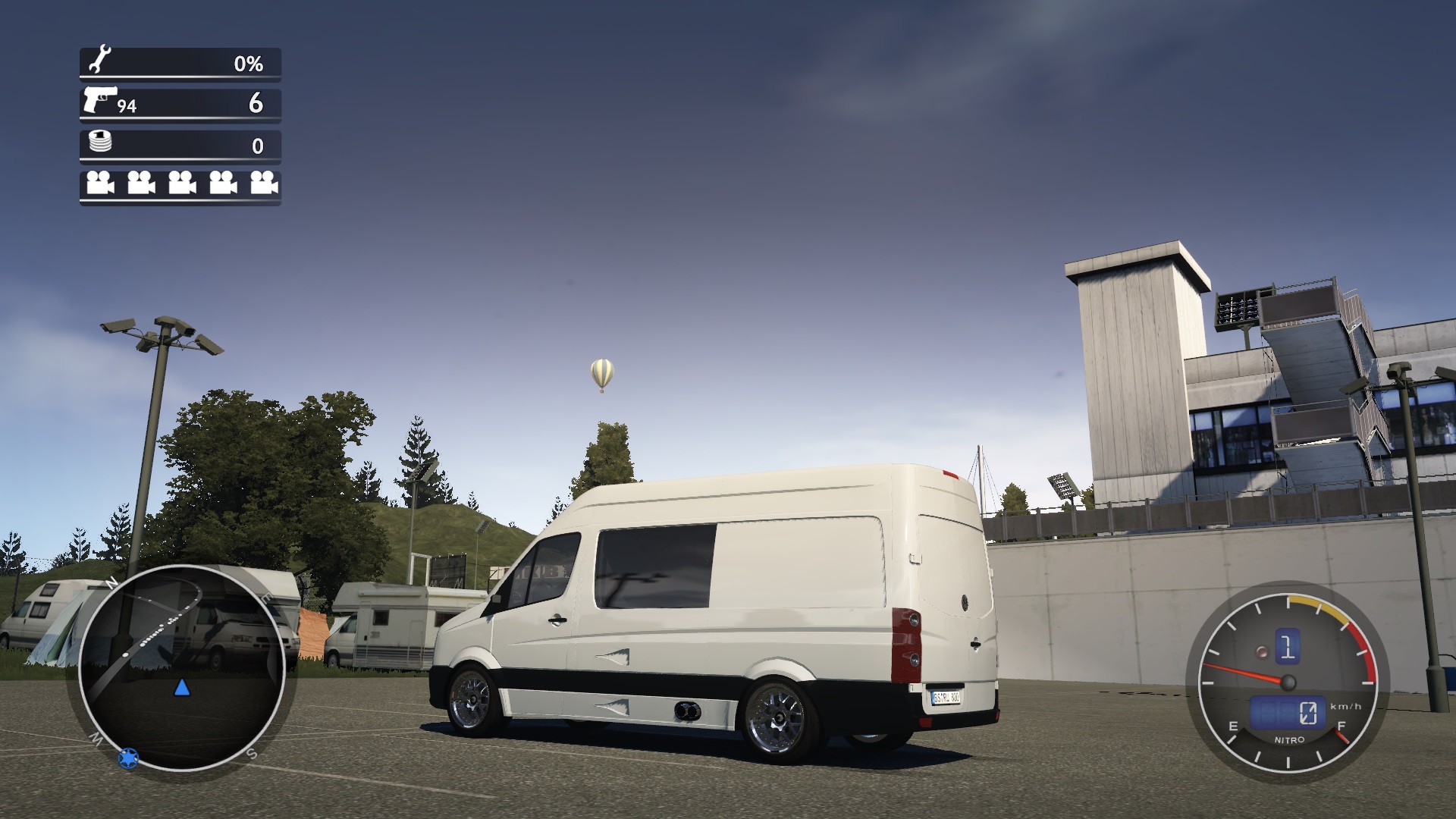Click the nitro fuel gauge needle near F

1341,737
